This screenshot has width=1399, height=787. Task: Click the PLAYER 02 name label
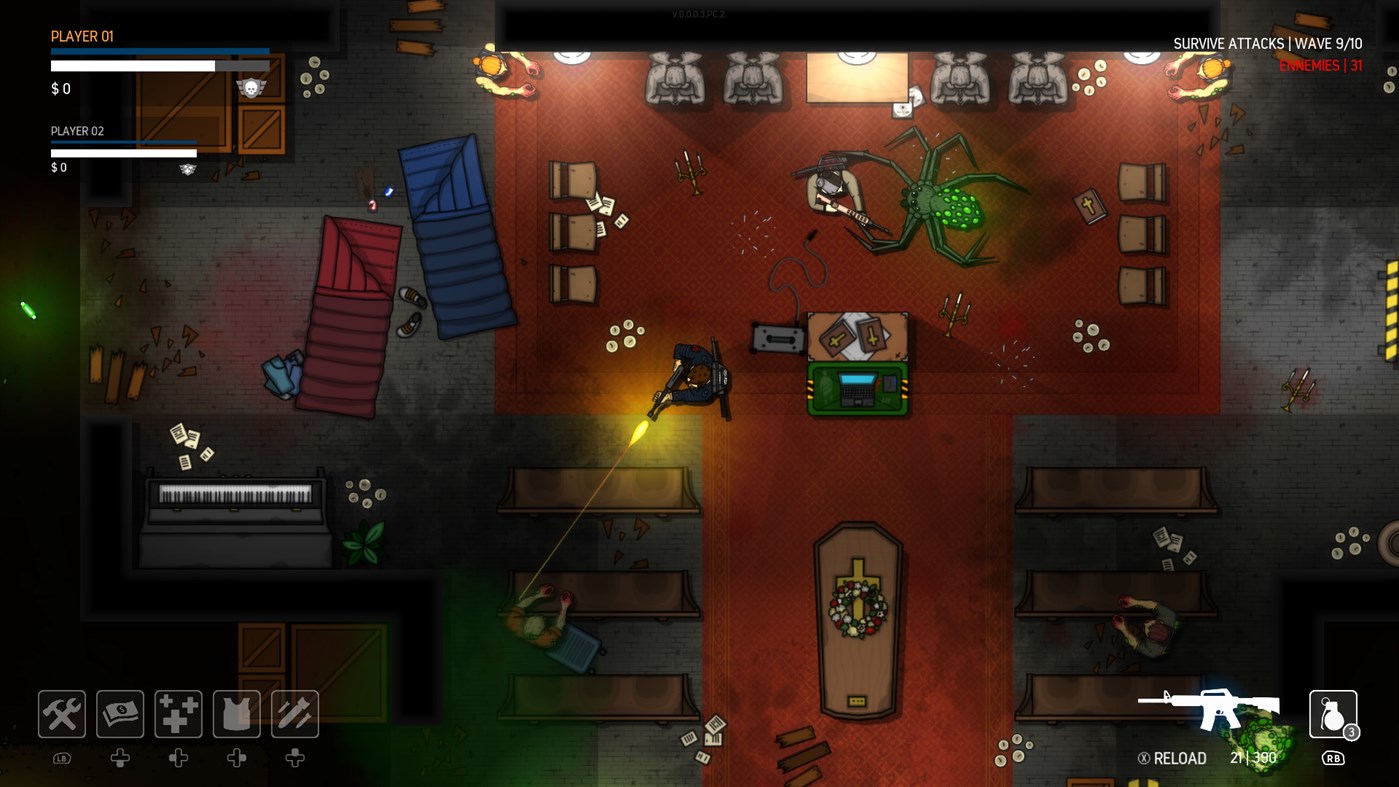pos(78,131)
